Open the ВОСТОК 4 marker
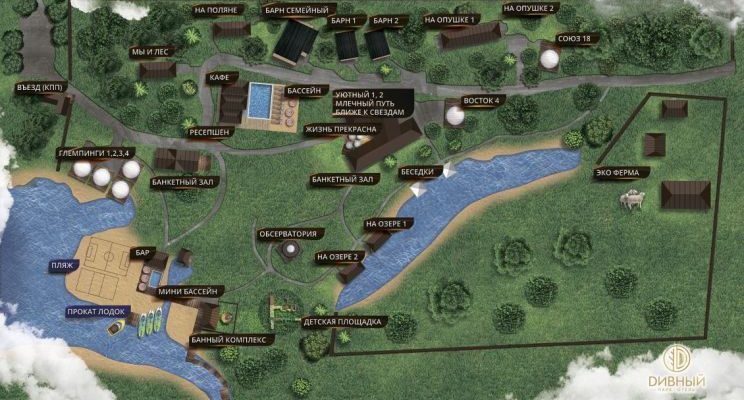 [480, 99]
